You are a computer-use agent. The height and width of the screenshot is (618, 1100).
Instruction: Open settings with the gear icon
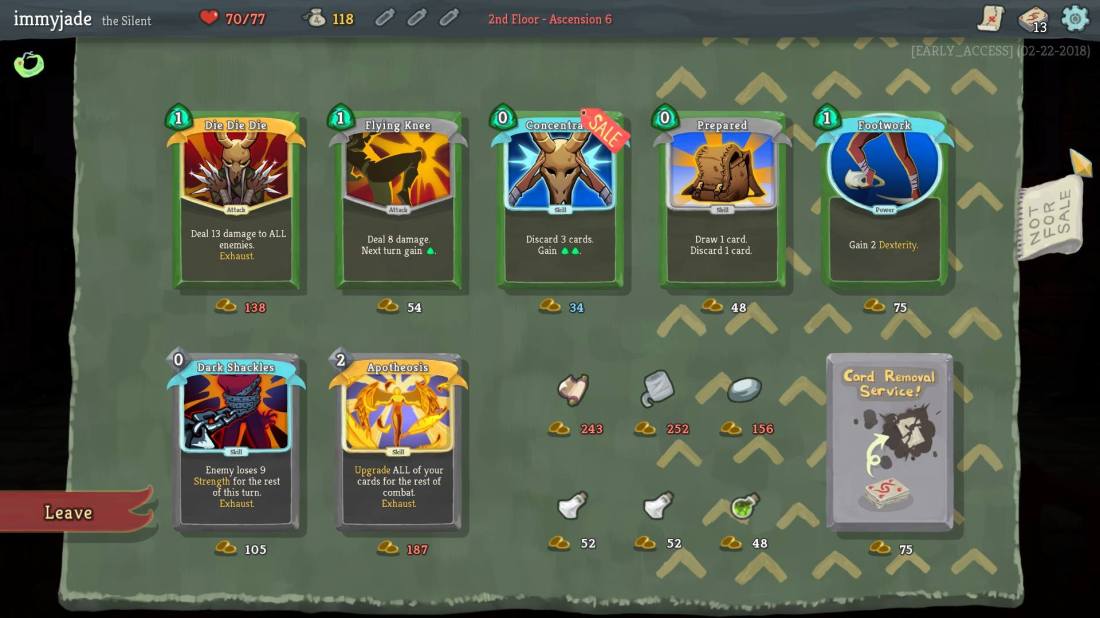click(x=1075, y=18)
